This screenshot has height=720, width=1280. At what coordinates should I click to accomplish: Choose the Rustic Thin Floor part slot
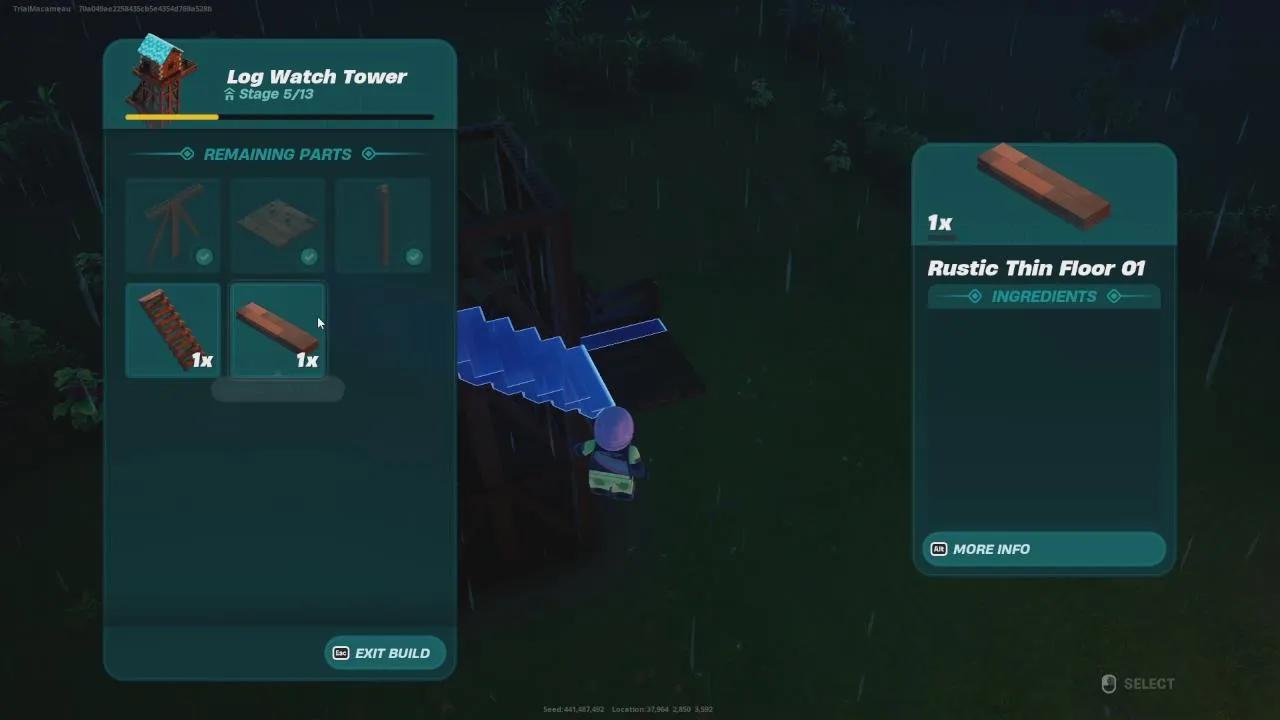pos(278,330)
